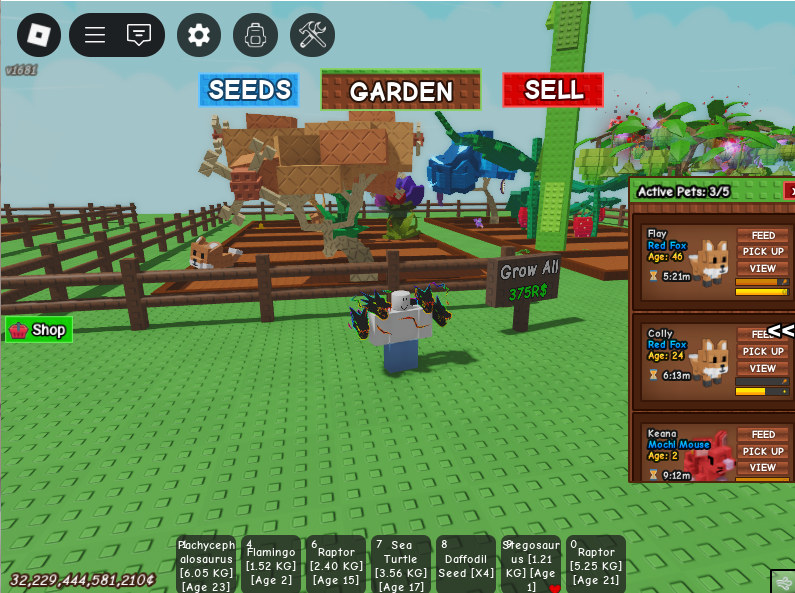Pick up Flay the Red Fox
The image size is (795, 593).
(763, 252)
